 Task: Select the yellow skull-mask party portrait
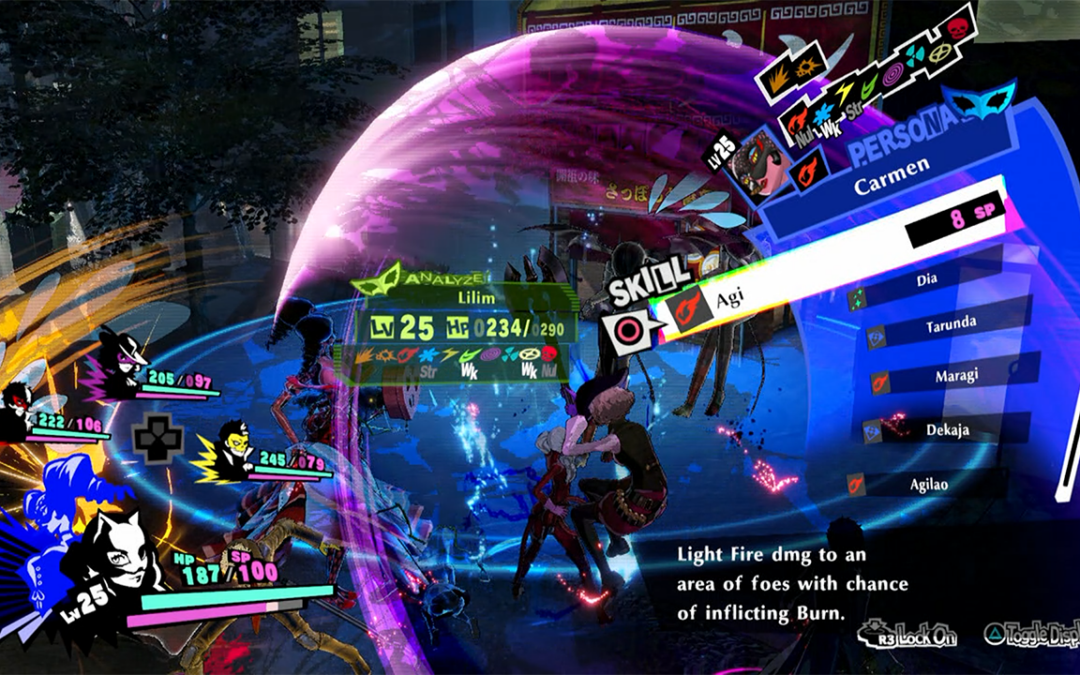click(x=234, y=448)
